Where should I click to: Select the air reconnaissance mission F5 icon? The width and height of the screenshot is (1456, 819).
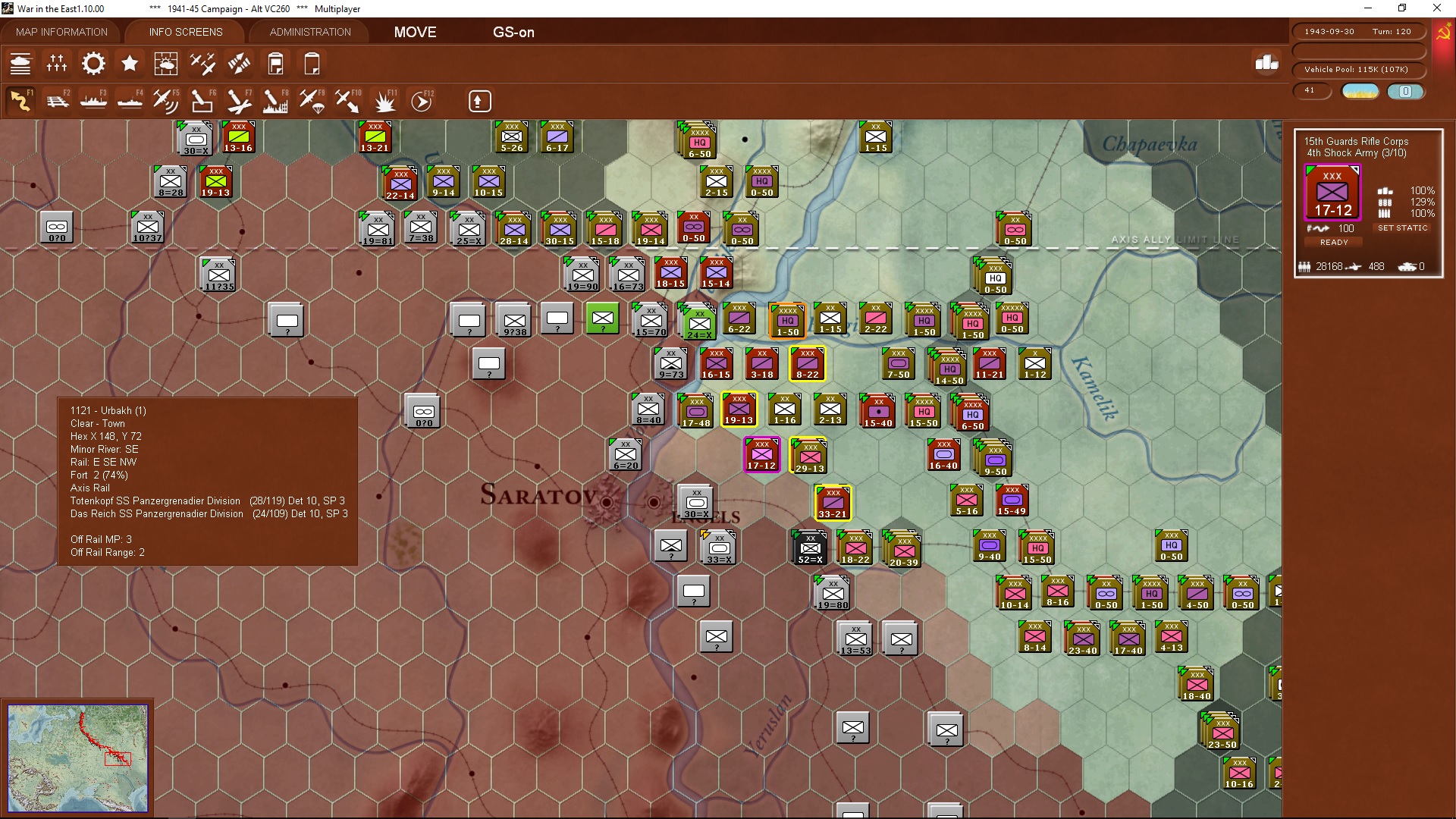pos(166,100)
